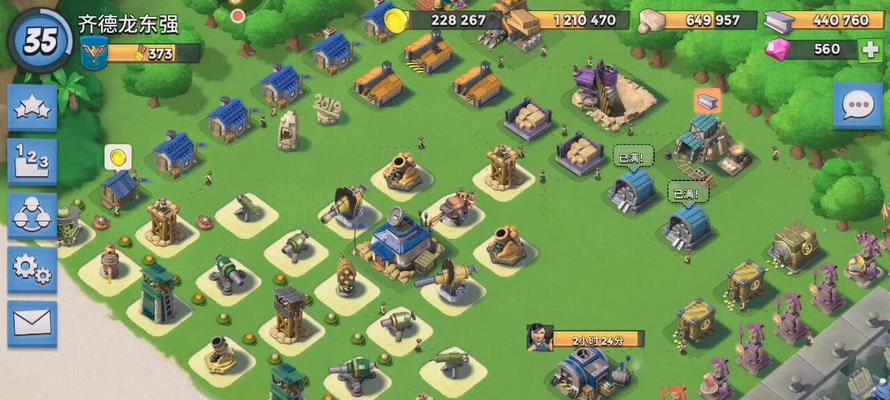Collect the gold coin bubble

pos(118,157)
